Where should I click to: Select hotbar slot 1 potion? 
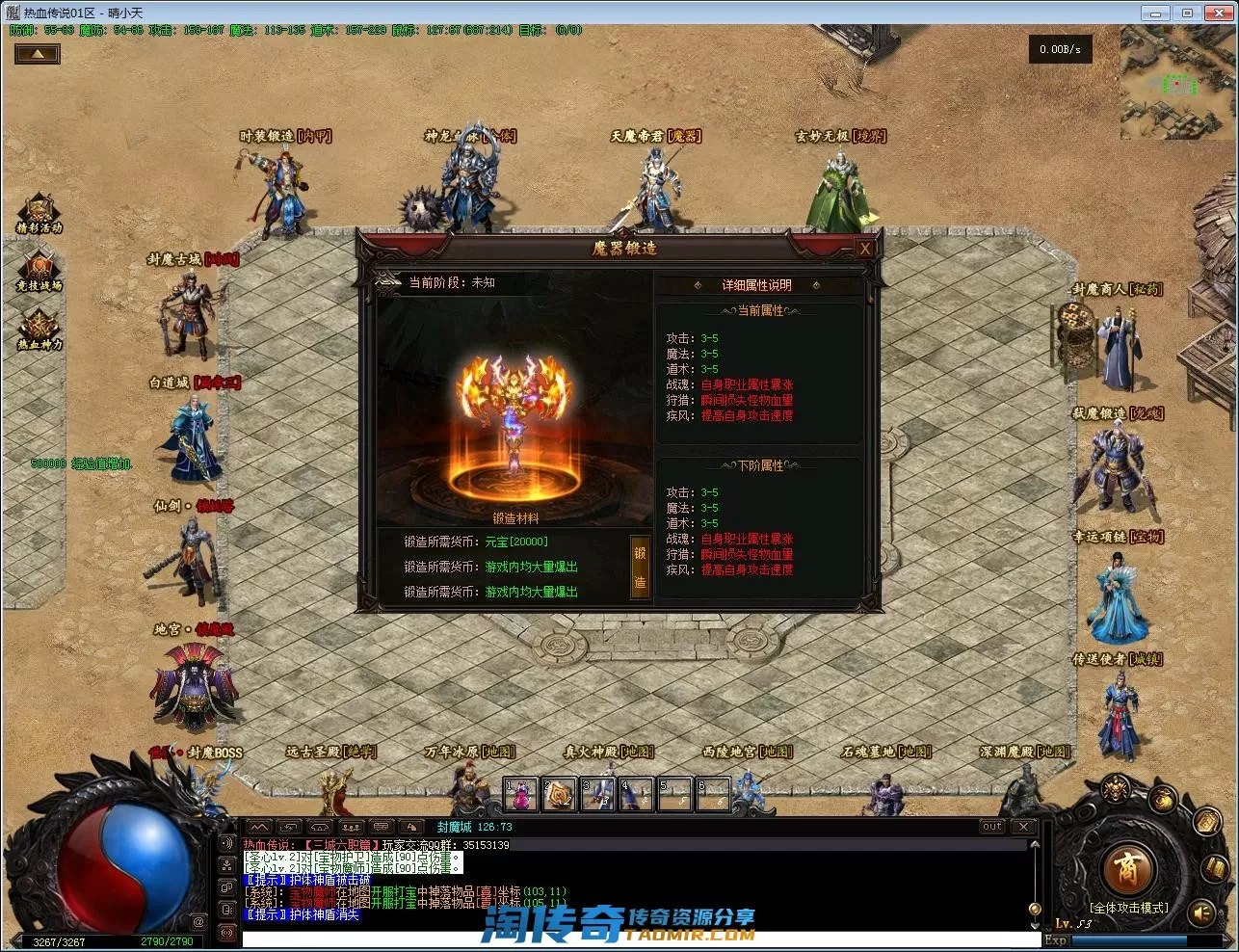click(520, 794)
